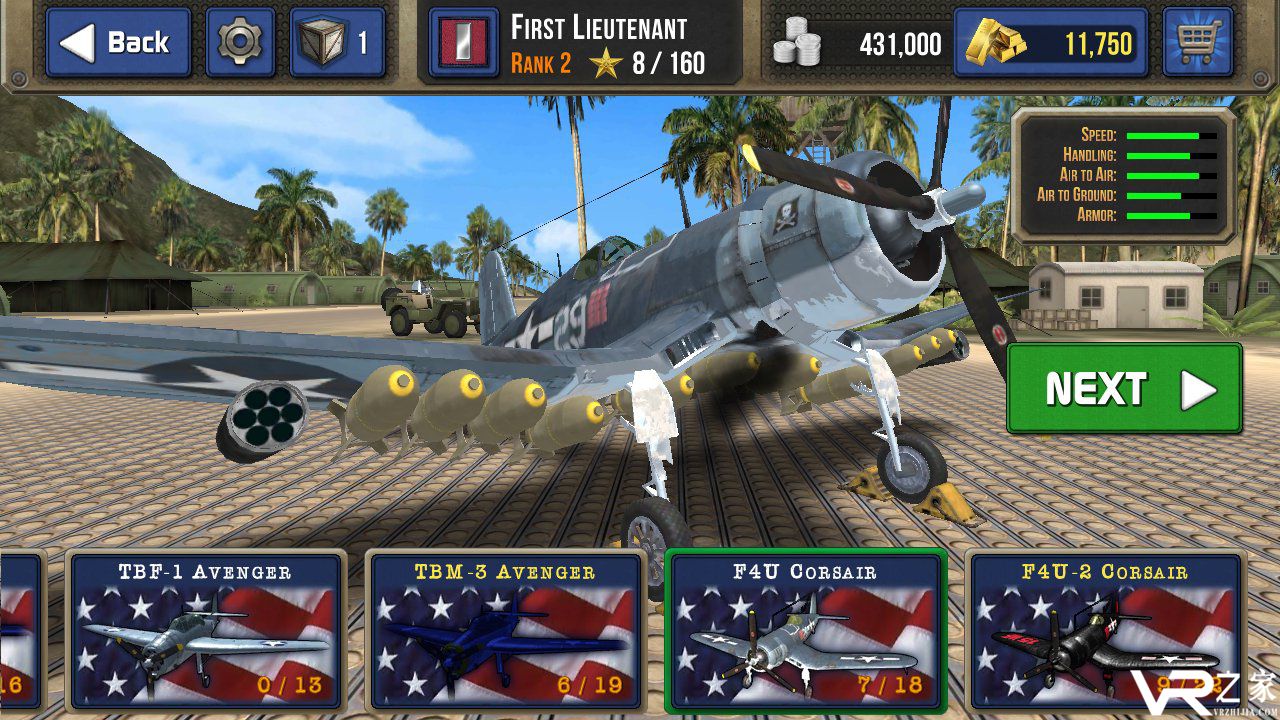This screenshot has width=1280, height=720.
Task: Open the gear settings menu
Action: [240, 43]
